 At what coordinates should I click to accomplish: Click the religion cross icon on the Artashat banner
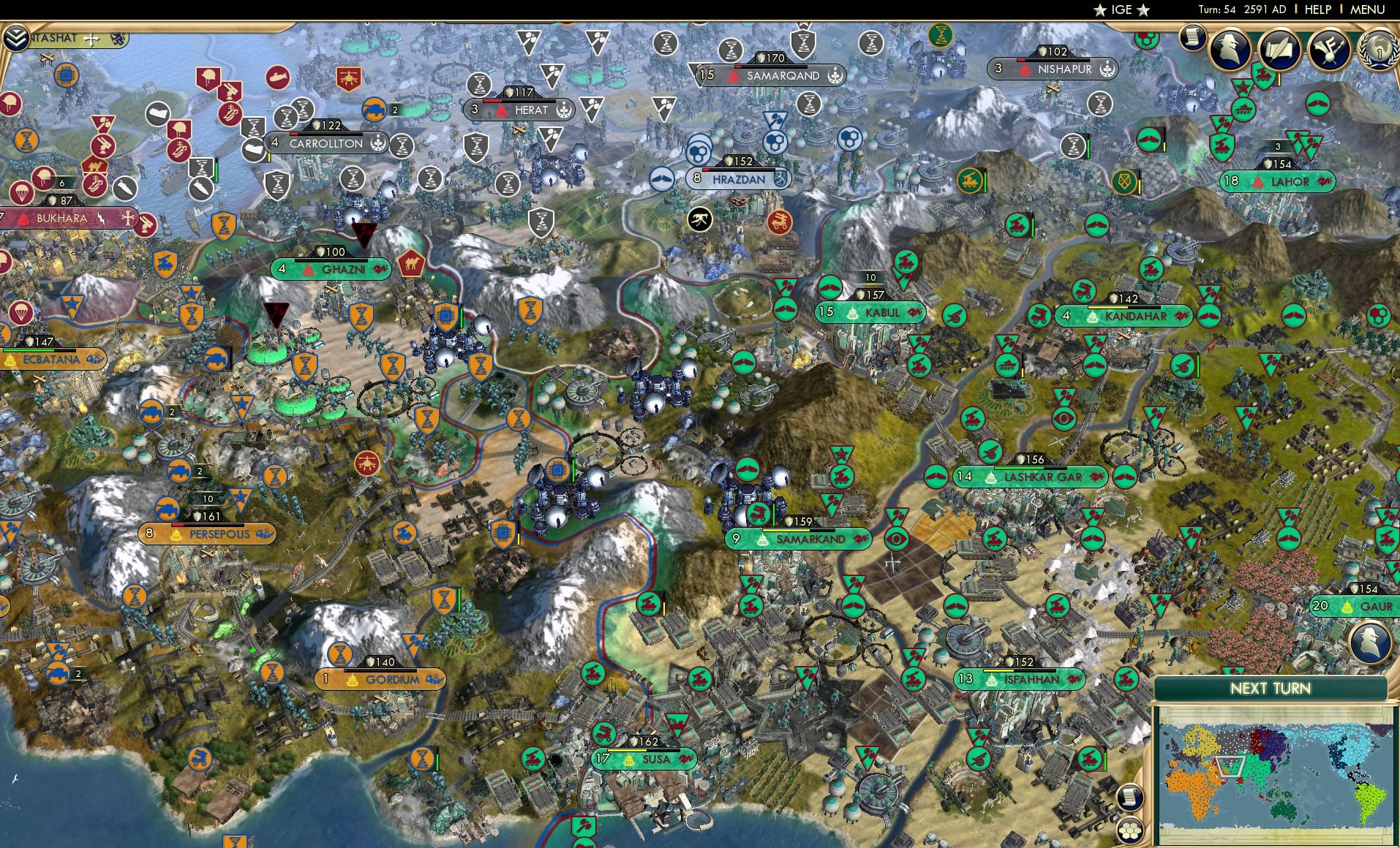91,39
